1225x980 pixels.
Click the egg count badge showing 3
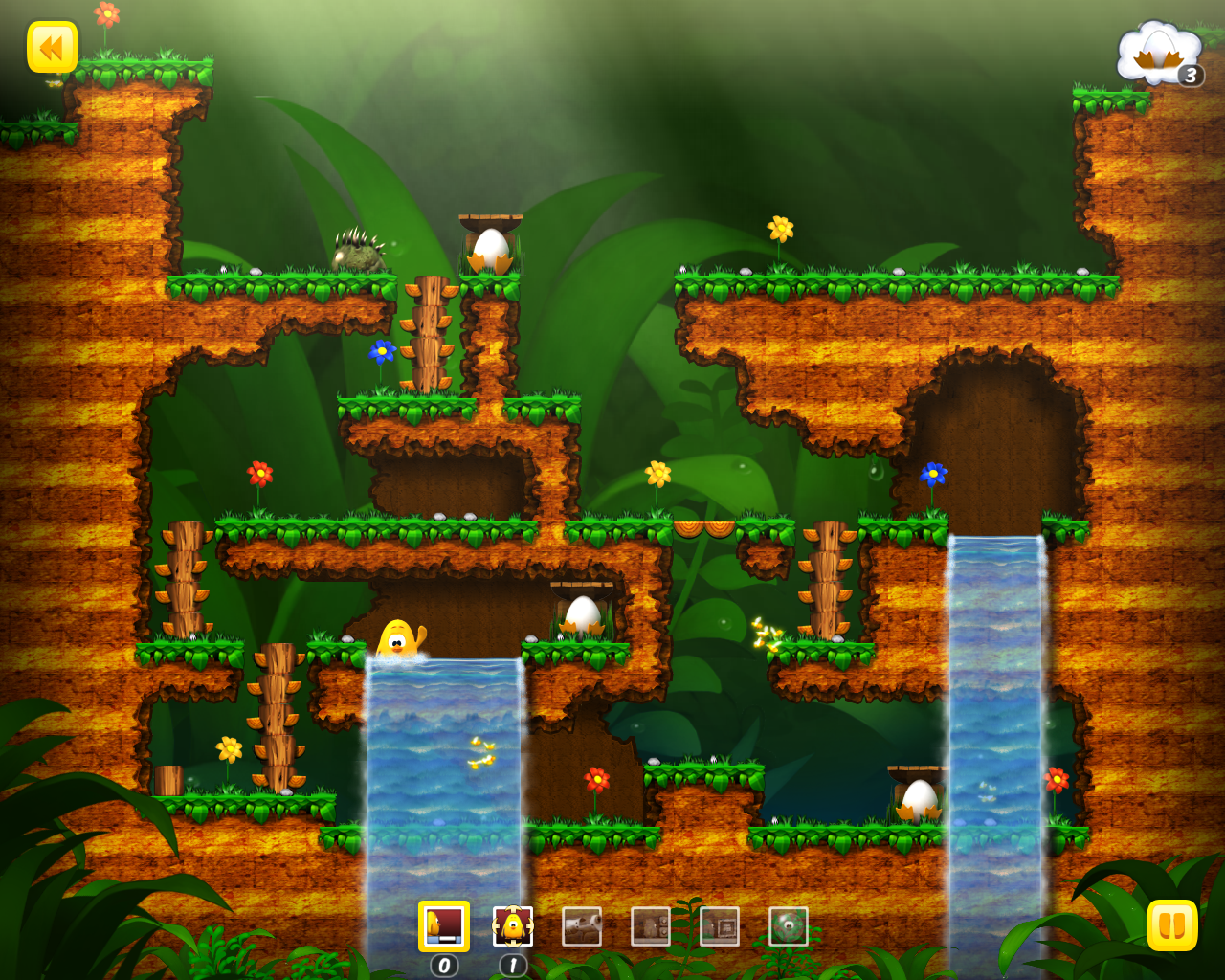1190,78
